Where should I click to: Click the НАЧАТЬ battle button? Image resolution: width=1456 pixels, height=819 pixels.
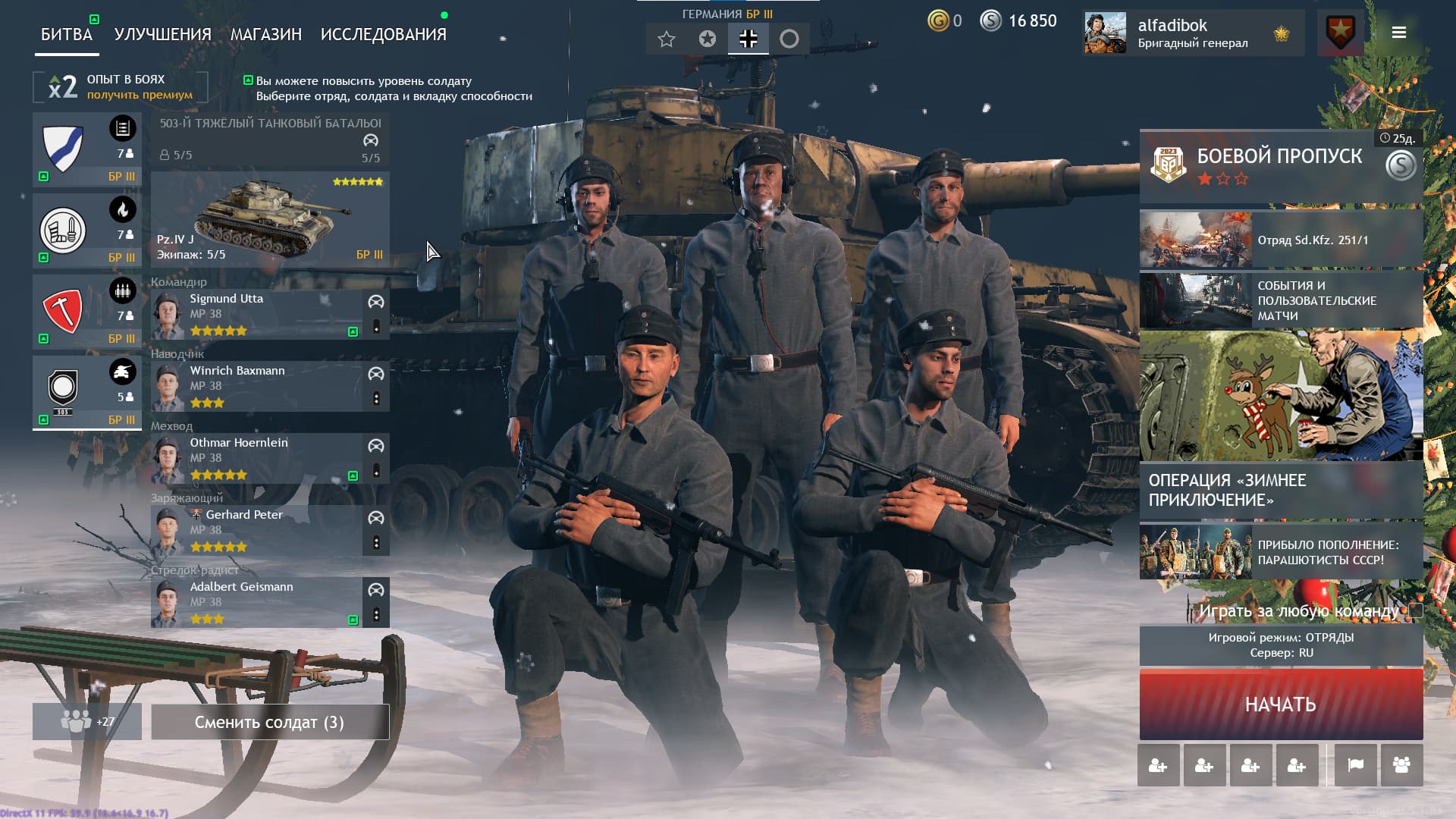tap(1281, 704)
